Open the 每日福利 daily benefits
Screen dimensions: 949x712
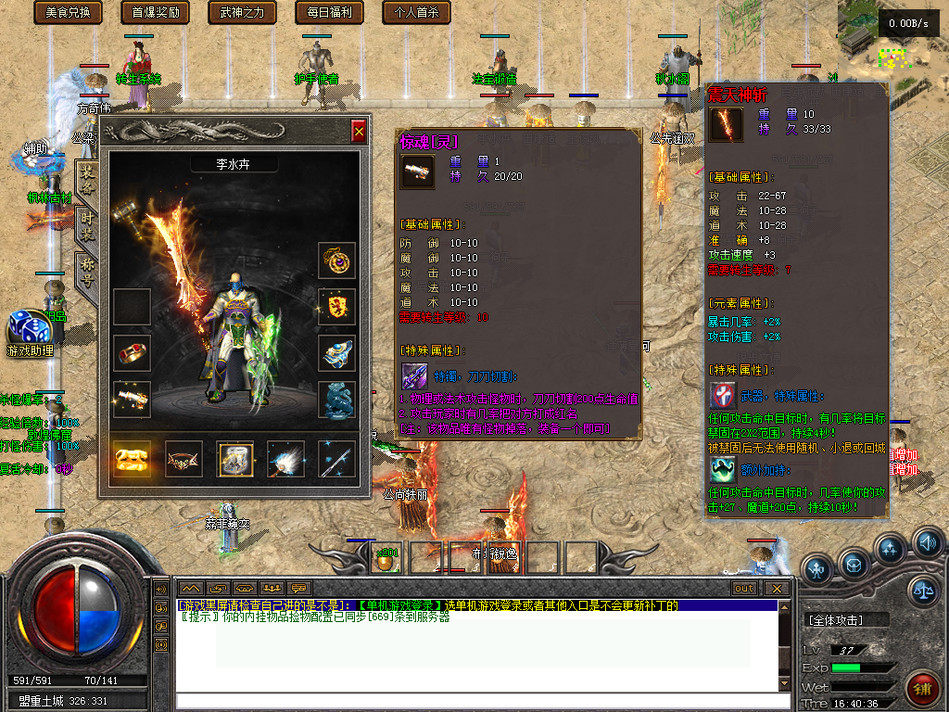point(329,13)
